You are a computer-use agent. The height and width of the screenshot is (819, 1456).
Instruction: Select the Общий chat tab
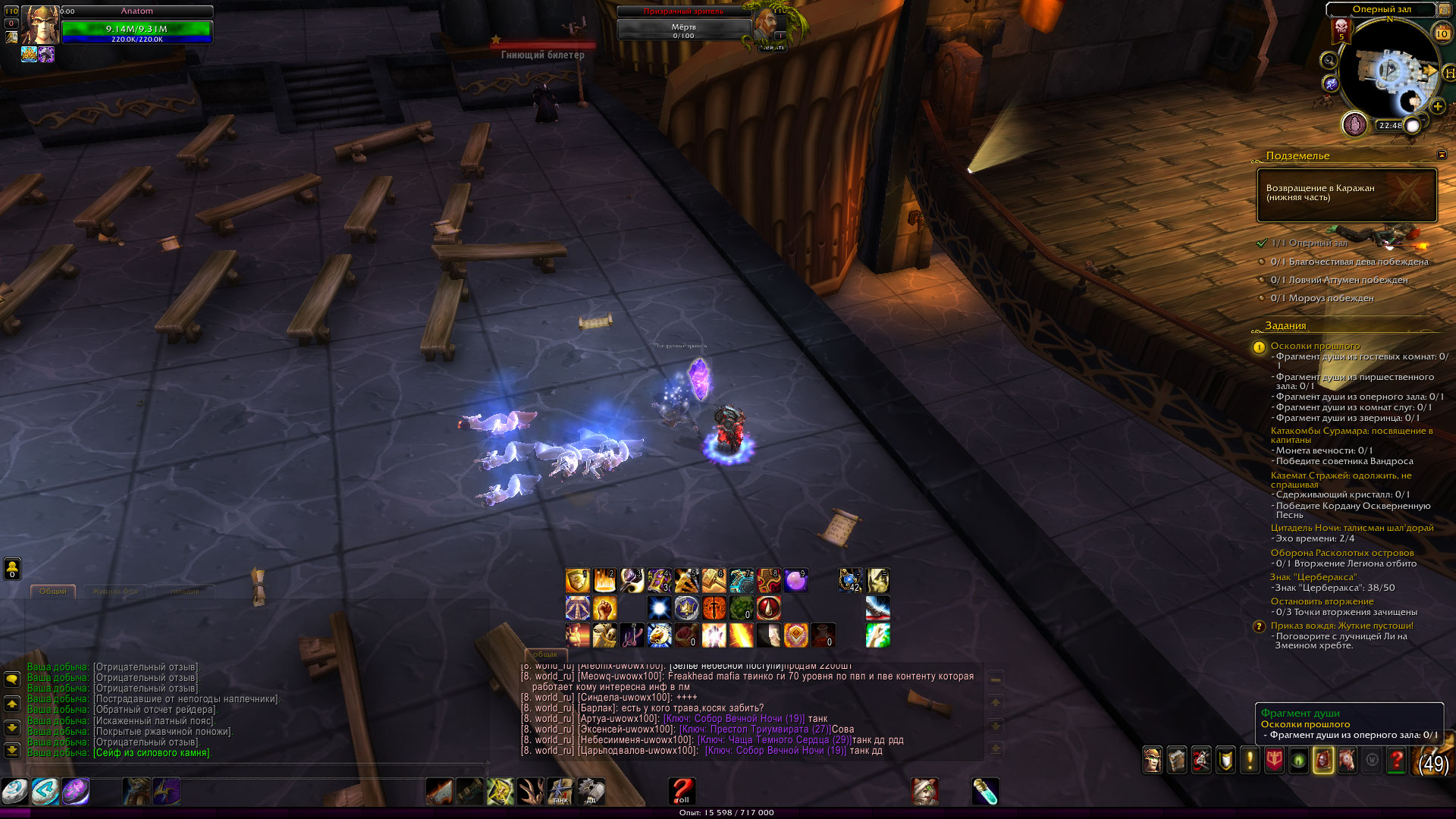pyautogui.click(x=53, y=591)
